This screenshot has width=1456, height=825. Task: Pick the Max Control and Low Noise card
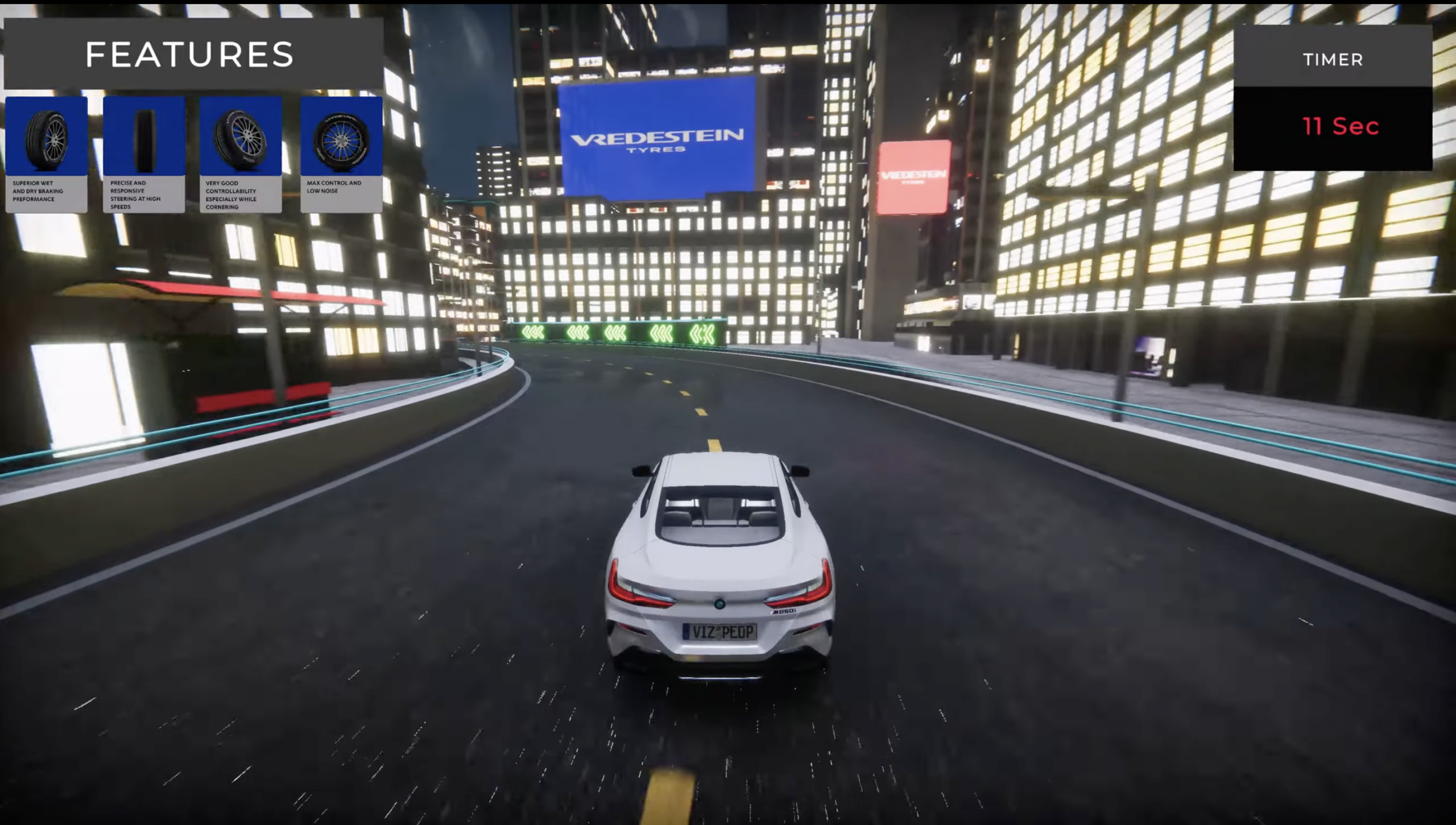click(x=341, y=154)
